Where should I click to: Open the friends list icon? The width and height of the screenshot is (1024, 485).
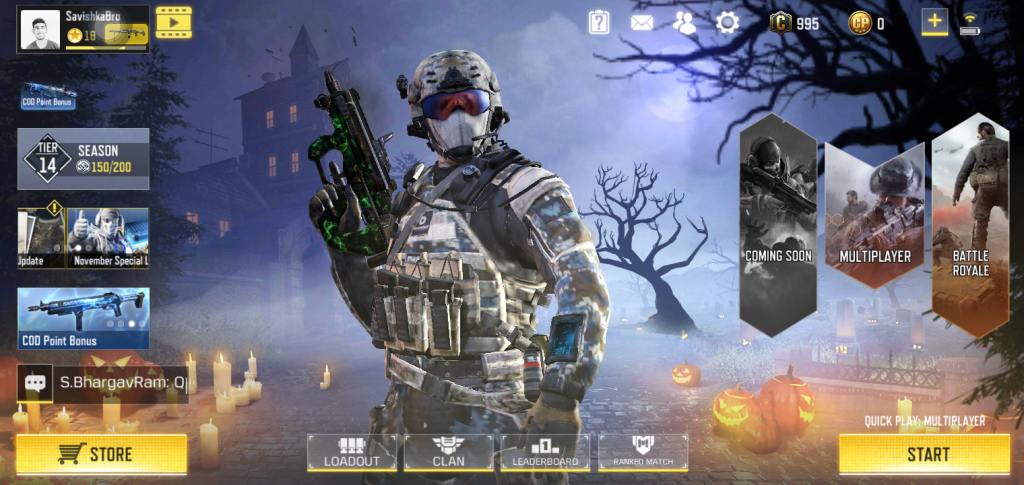point(685,22)
